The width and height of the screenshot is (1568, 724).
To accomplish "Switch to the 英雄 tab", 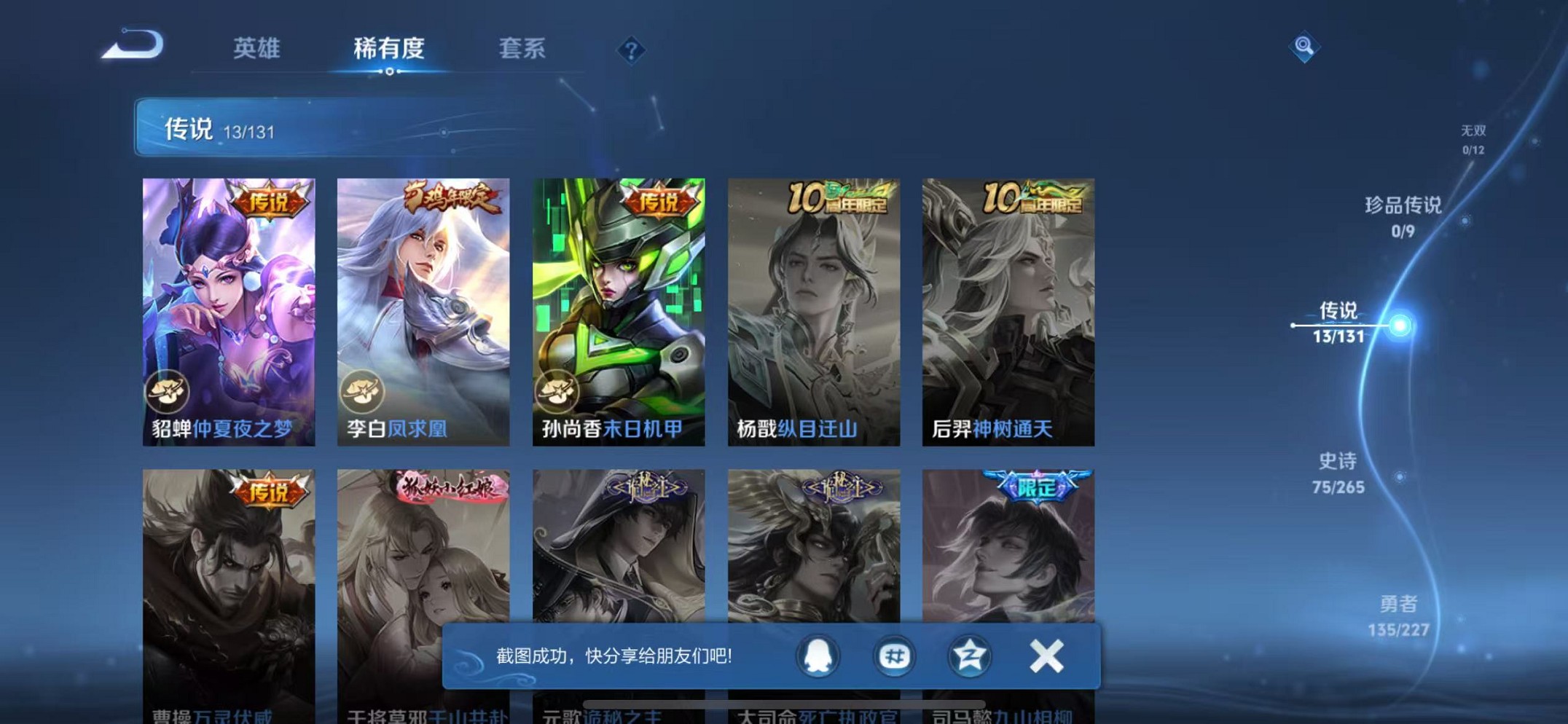I will point(259,48).
